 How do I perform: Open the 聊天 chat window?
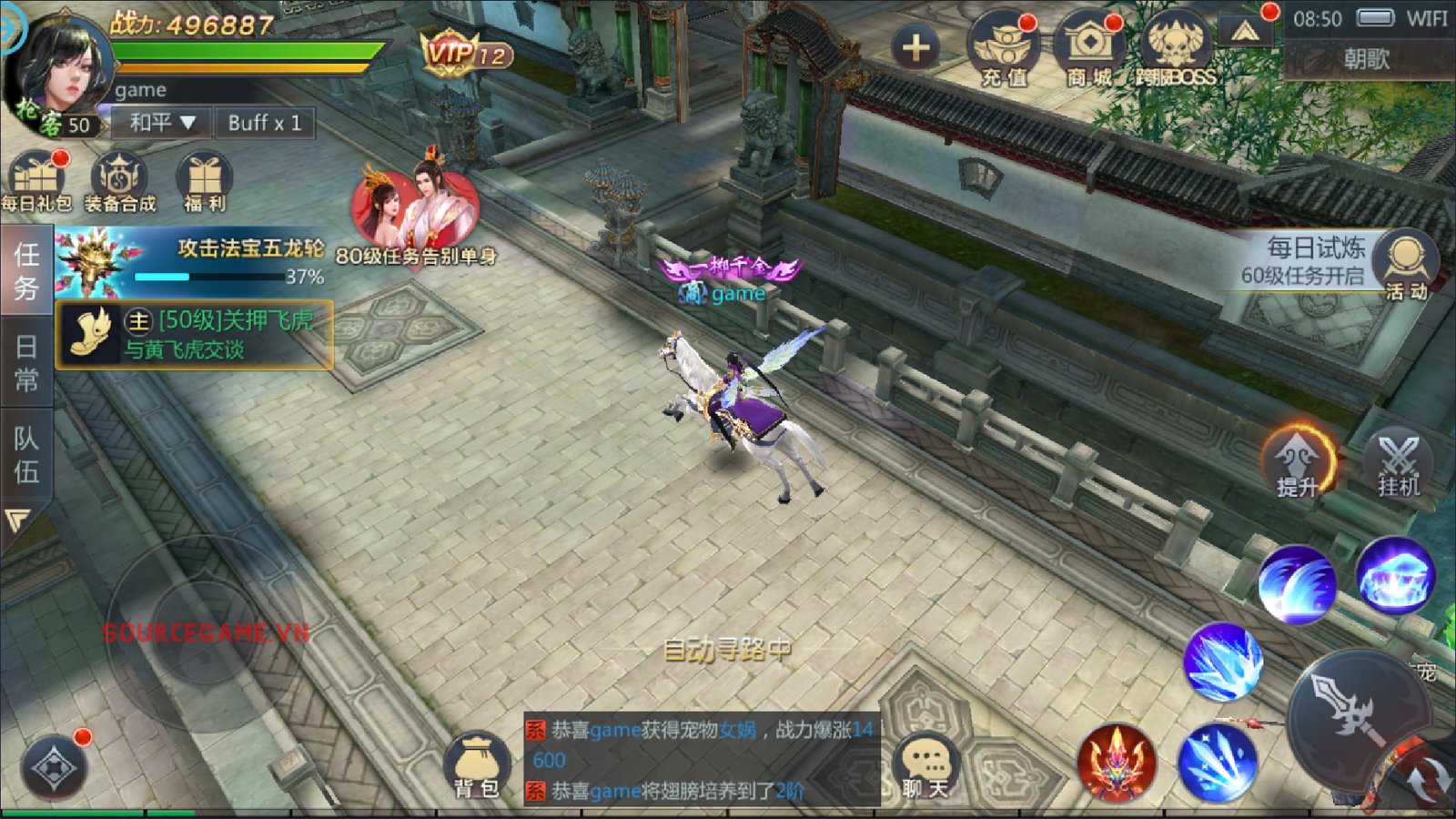click(925, 765)
